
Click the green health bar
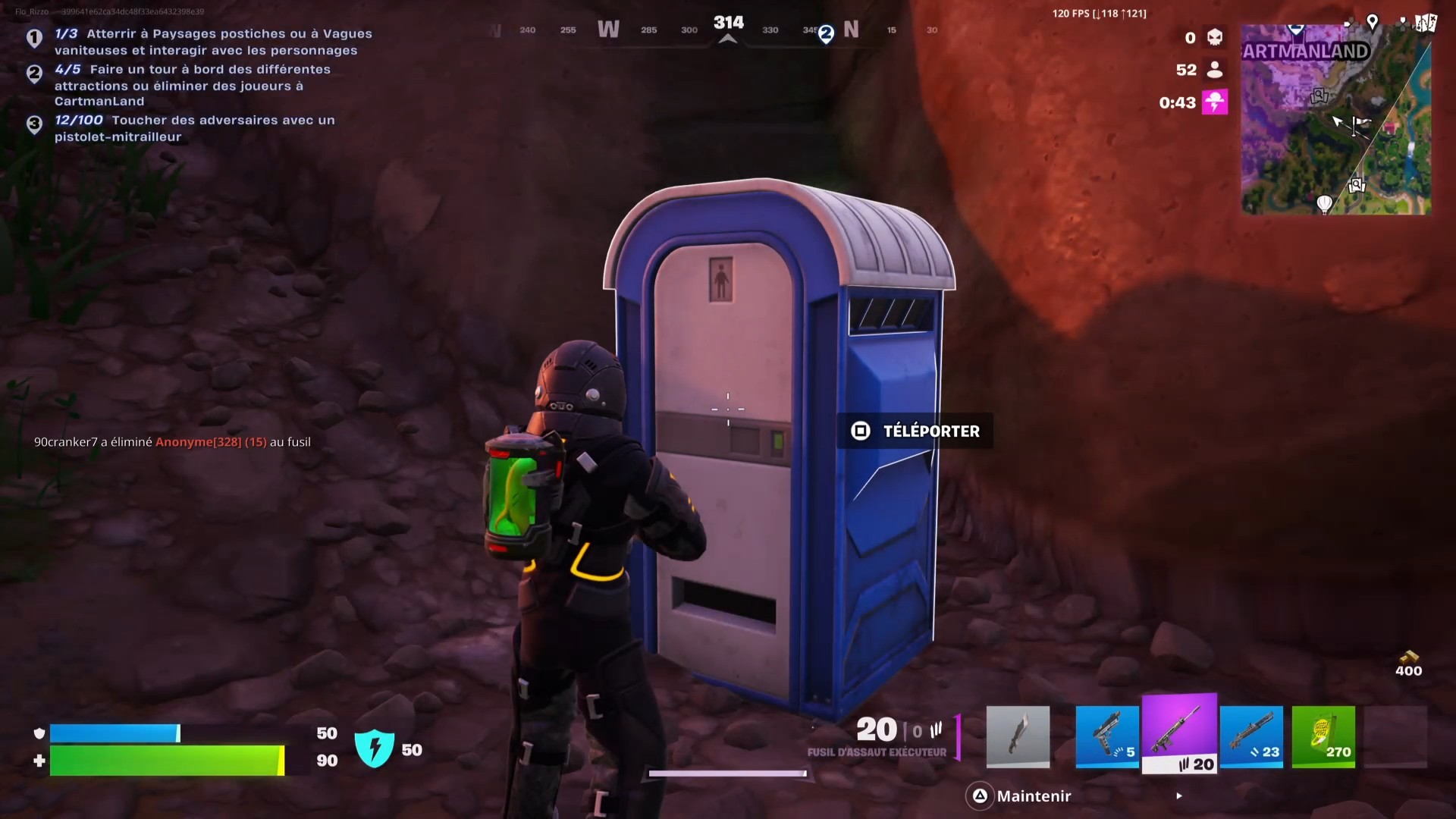167,761
